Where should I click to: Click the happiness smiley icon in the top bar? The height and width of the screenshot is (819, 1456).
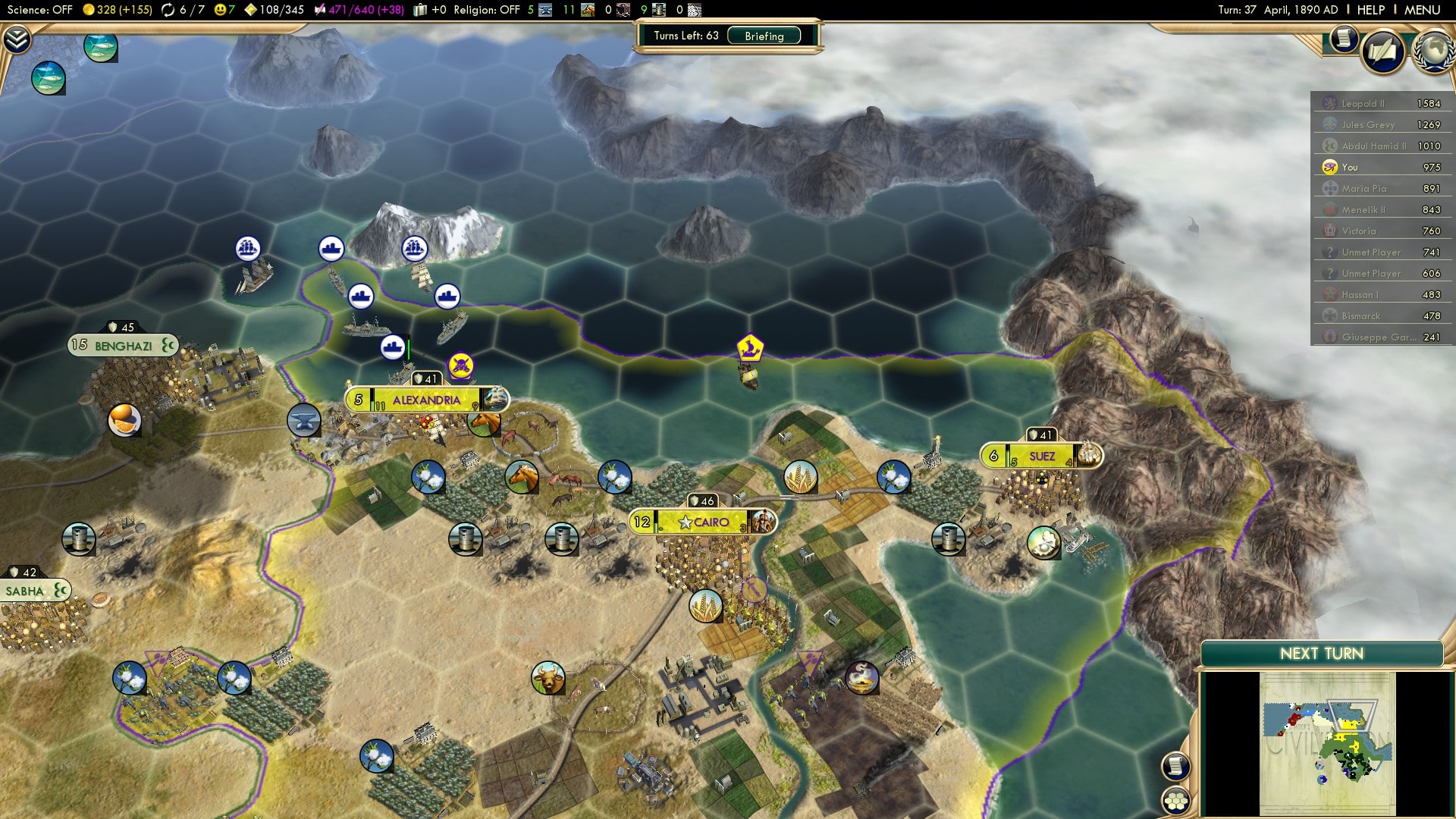pos(218,10)
